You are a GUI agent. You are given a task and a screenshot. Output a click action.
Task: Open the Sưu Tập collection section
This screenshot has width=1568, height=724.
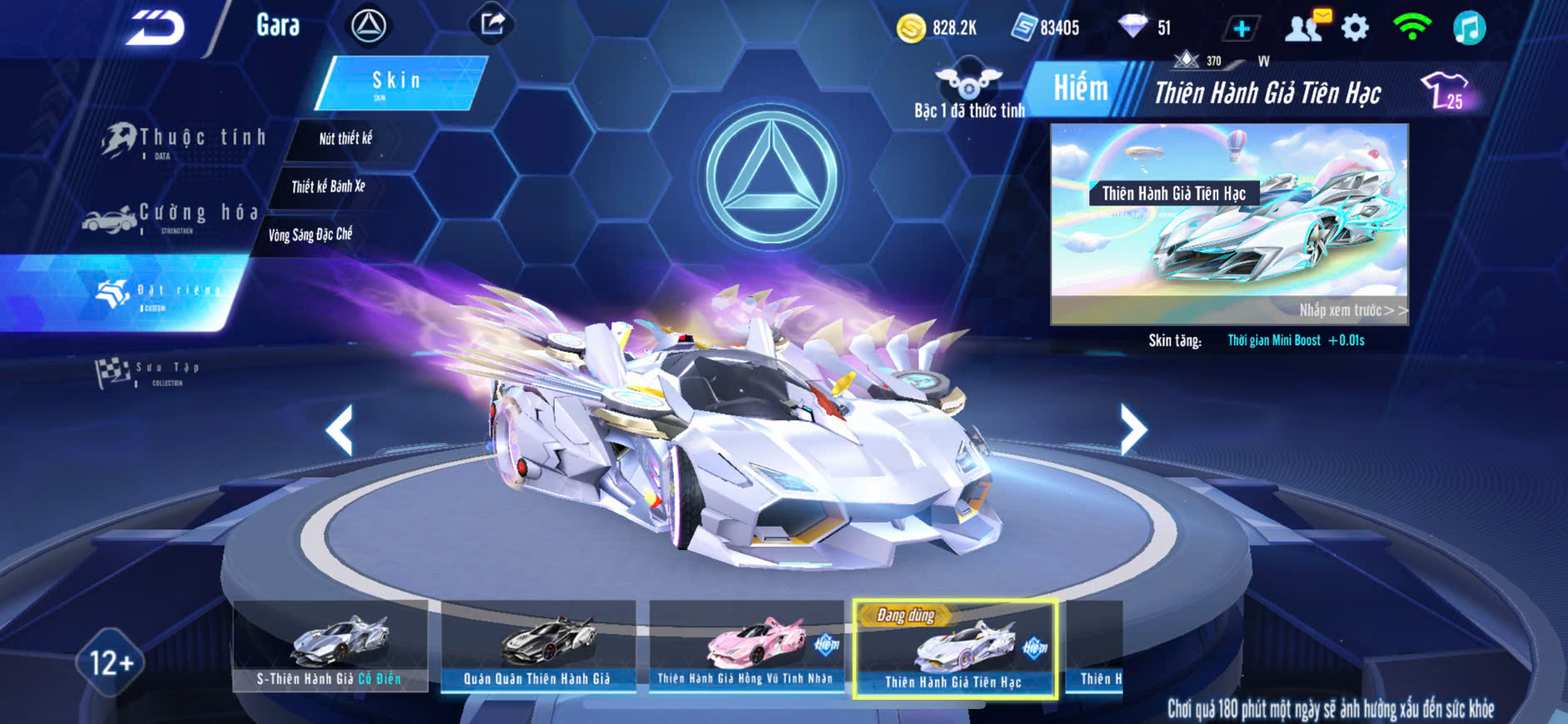[x=150, y=372]
